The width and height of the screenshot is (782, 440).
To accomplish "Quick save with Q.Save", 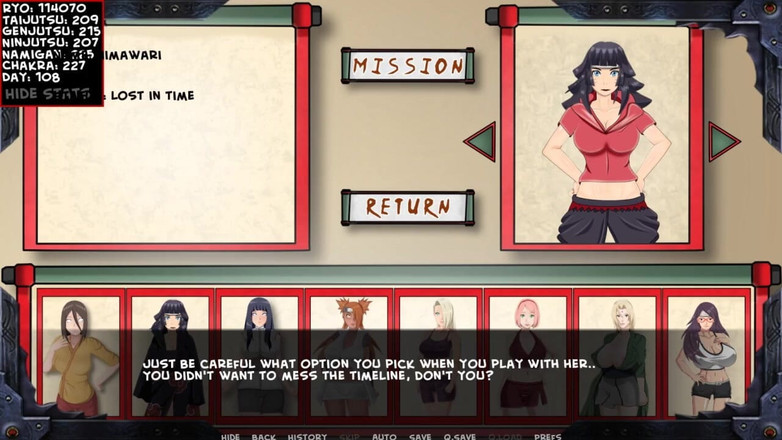I will click(x=459, y=436).
